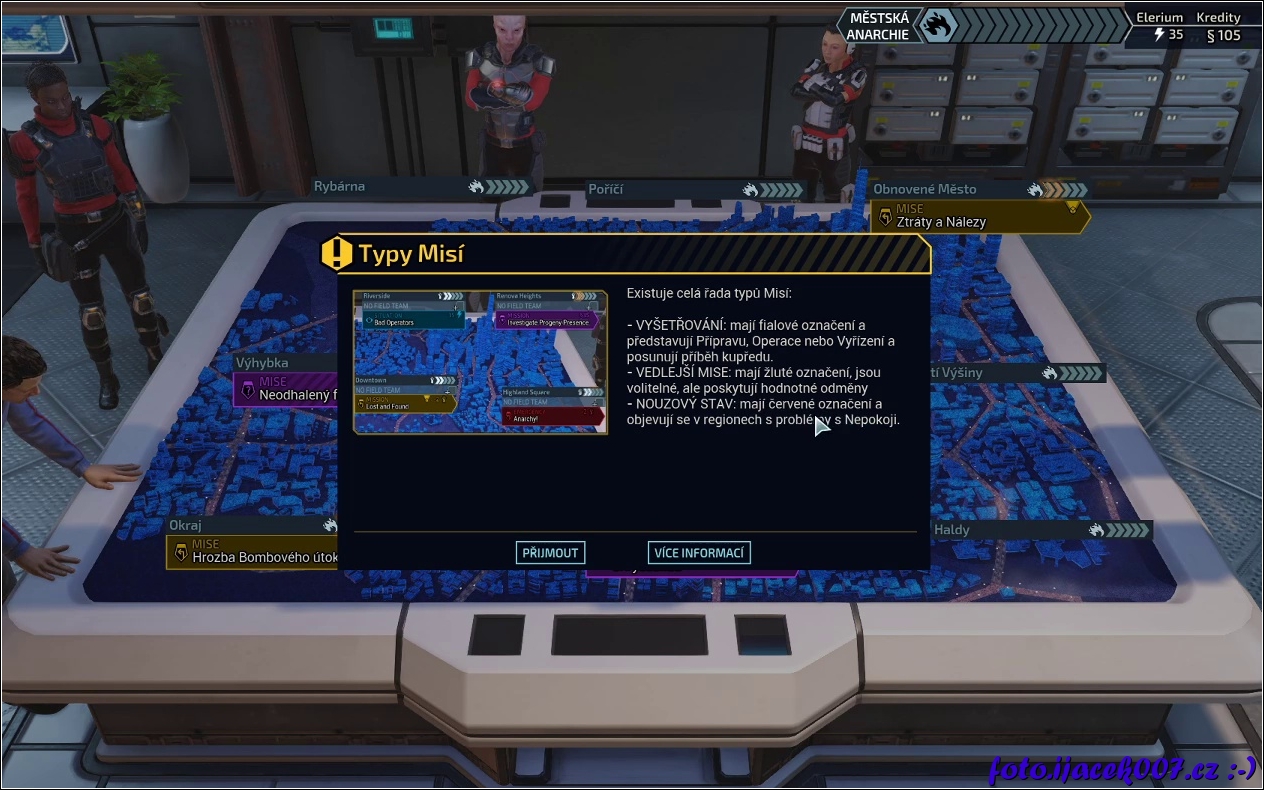Open the Městská Anarchie meter
This screenshot has width=1264, height=790.
[985, 26]
